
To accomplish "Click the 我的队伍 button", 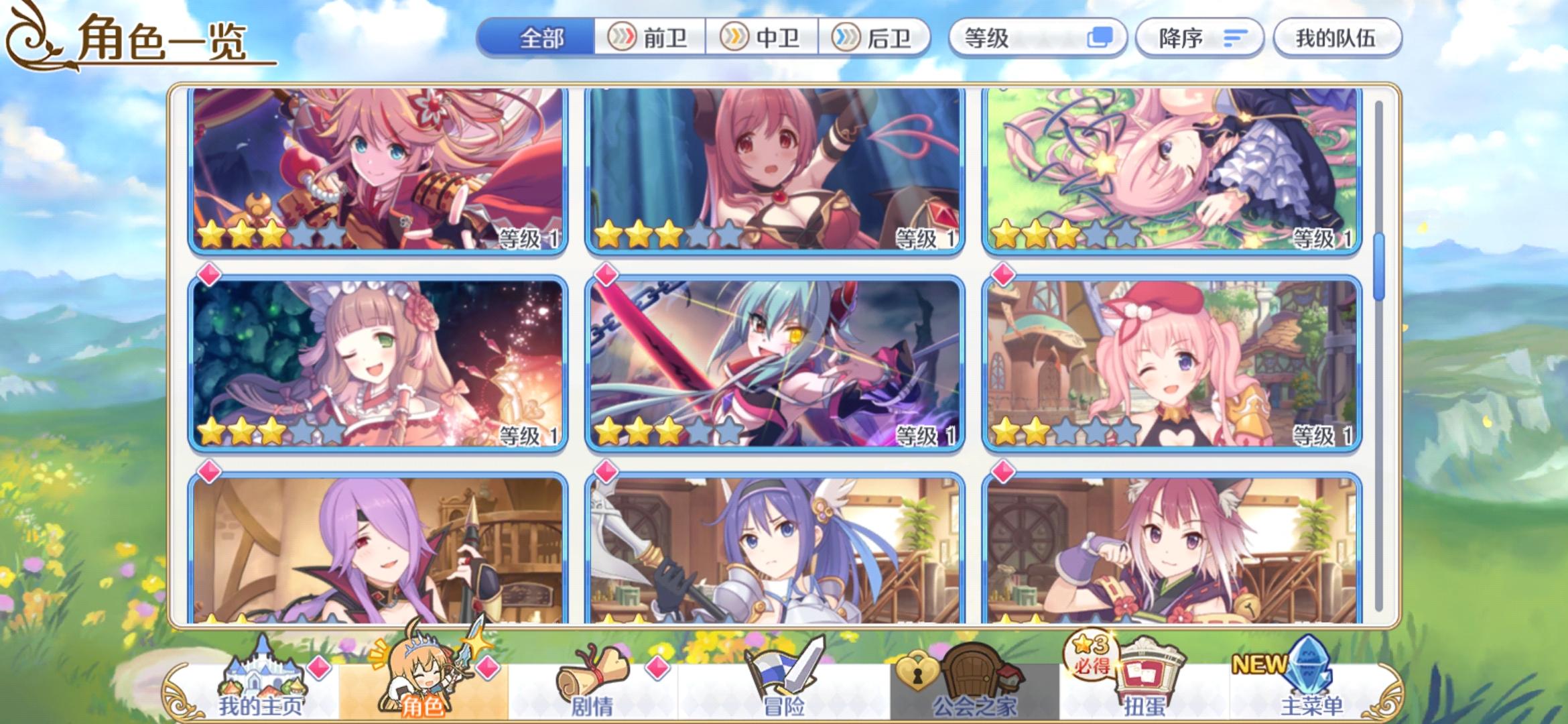I will [1336, 38].
